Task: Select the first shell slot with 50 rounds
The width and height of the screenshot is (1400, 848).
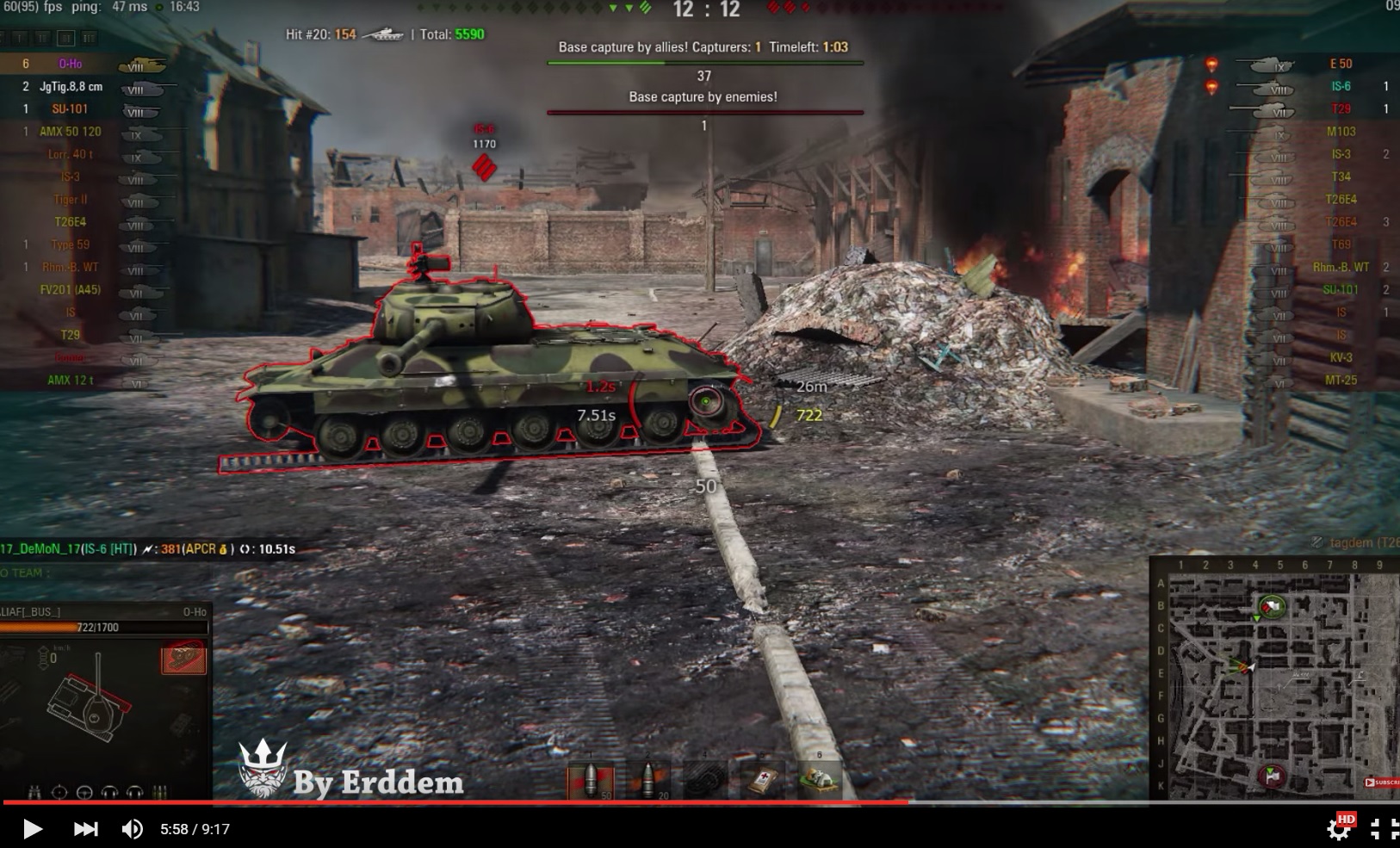Action: [591, 781]
